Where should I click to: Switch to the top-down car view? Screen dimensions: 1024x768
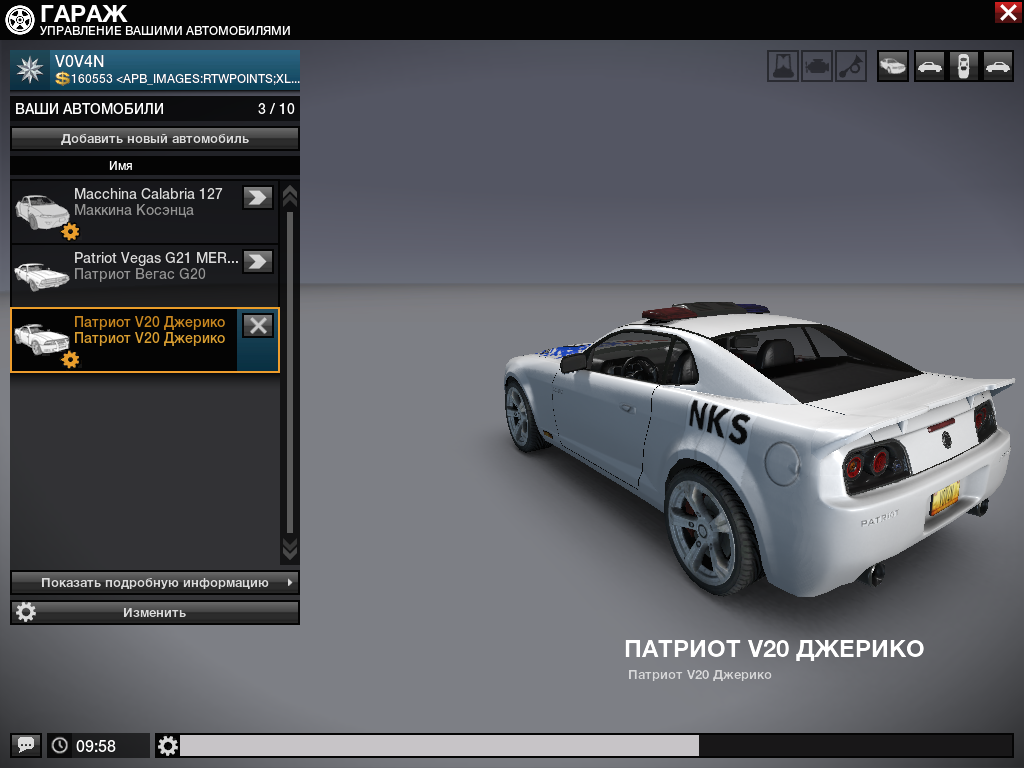tap(964, 66)
